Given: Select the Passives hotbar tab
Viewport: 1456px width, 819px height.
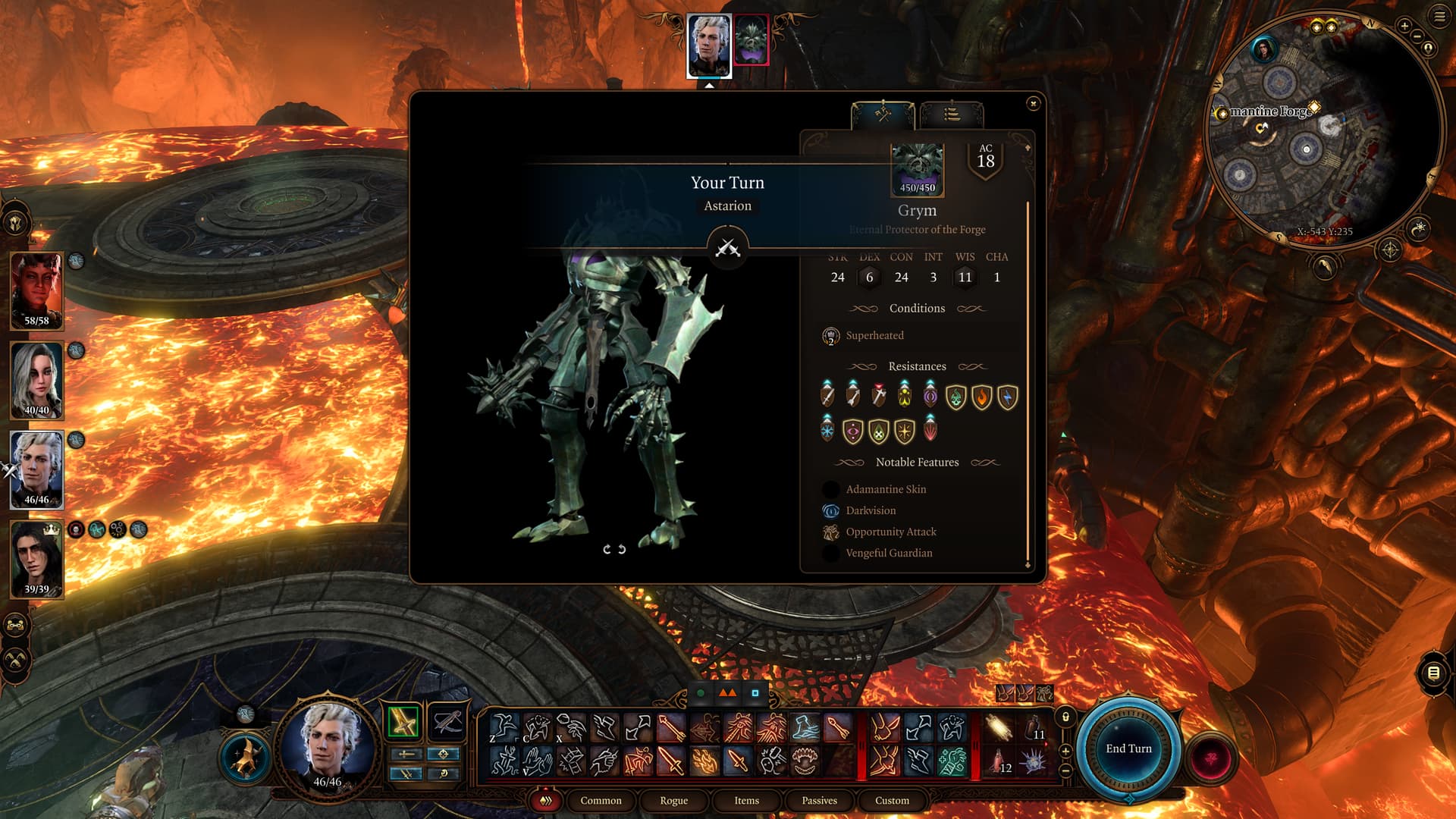Looking at the screenshot, I should click(x=819, y=800).
